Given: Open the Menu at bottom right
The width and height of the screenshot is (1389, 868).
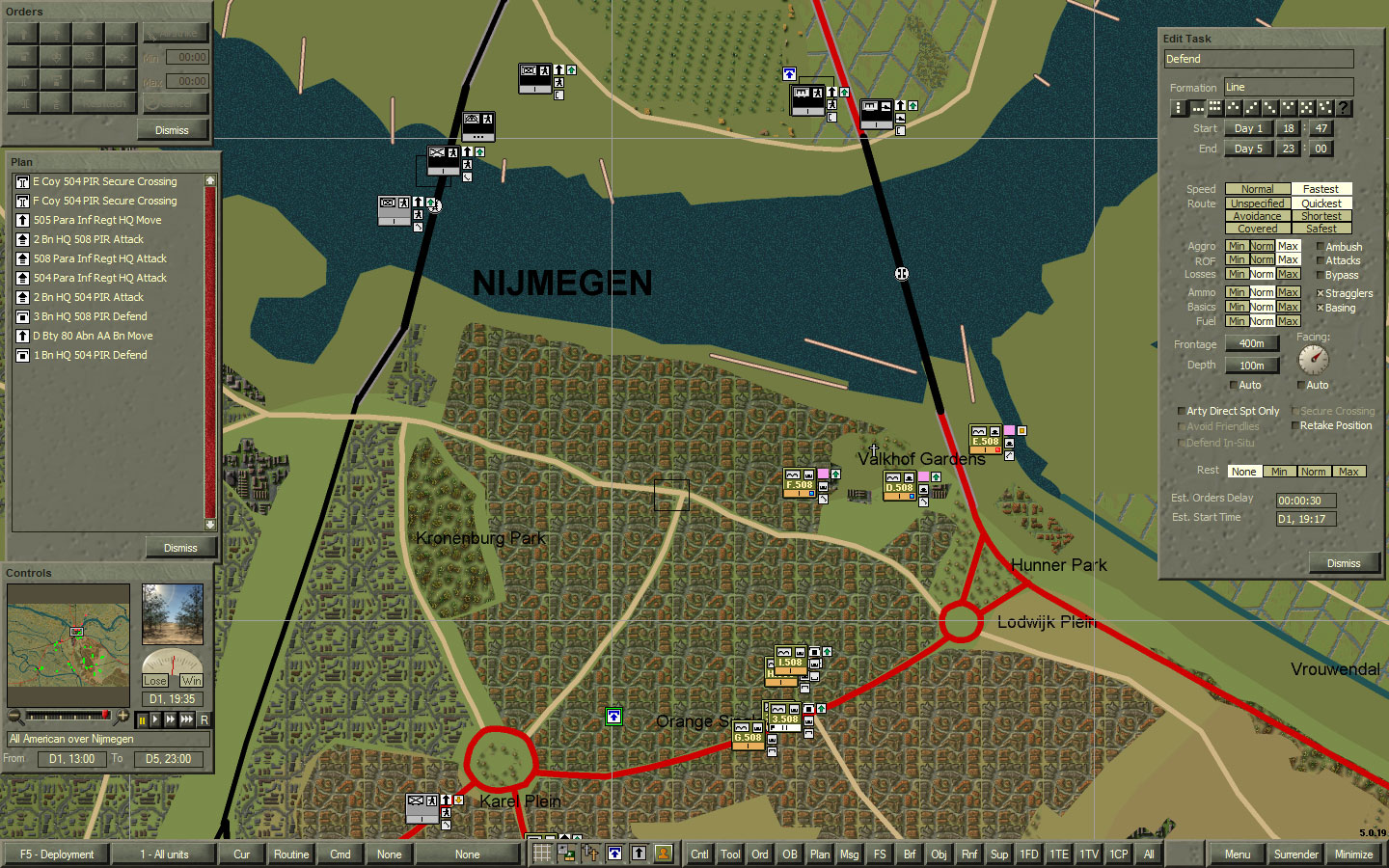Looking at the screenshot, I should 1238,854.
